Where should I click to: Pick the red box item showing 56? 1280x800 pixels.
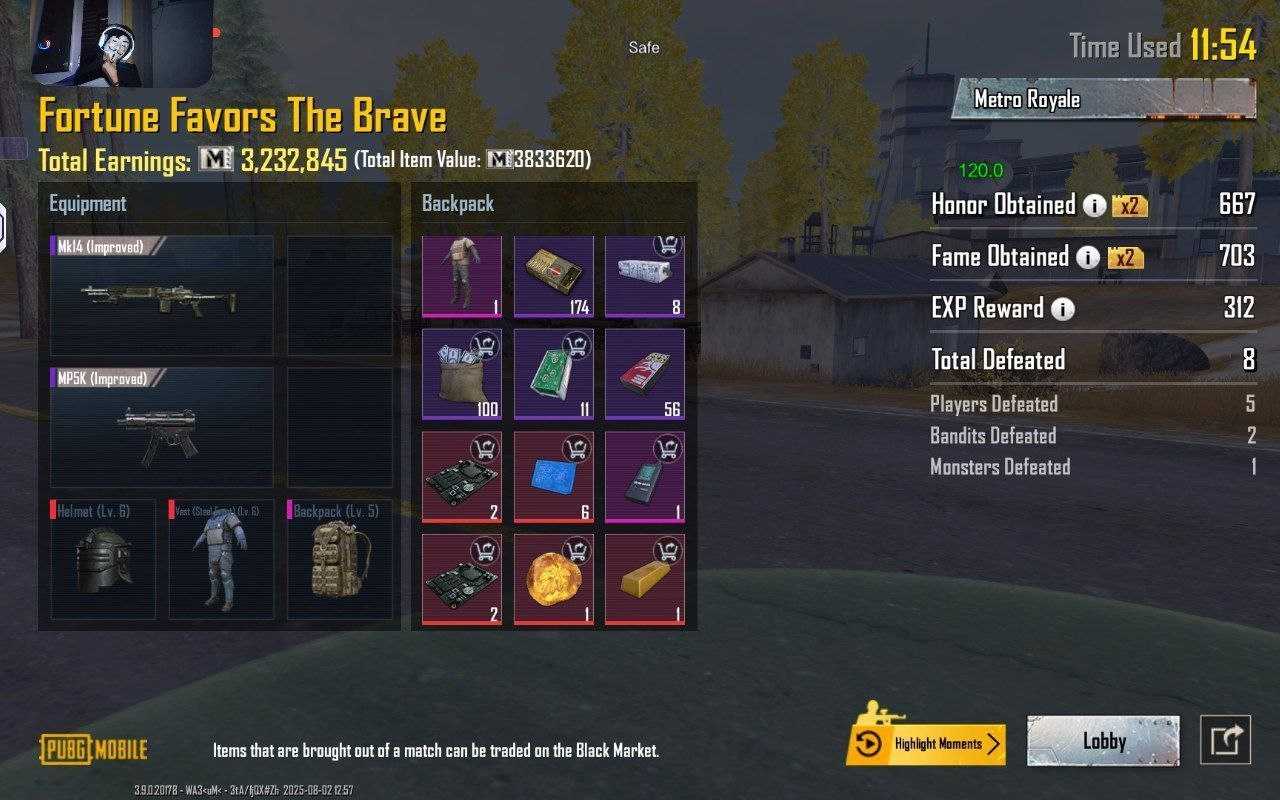644,374
